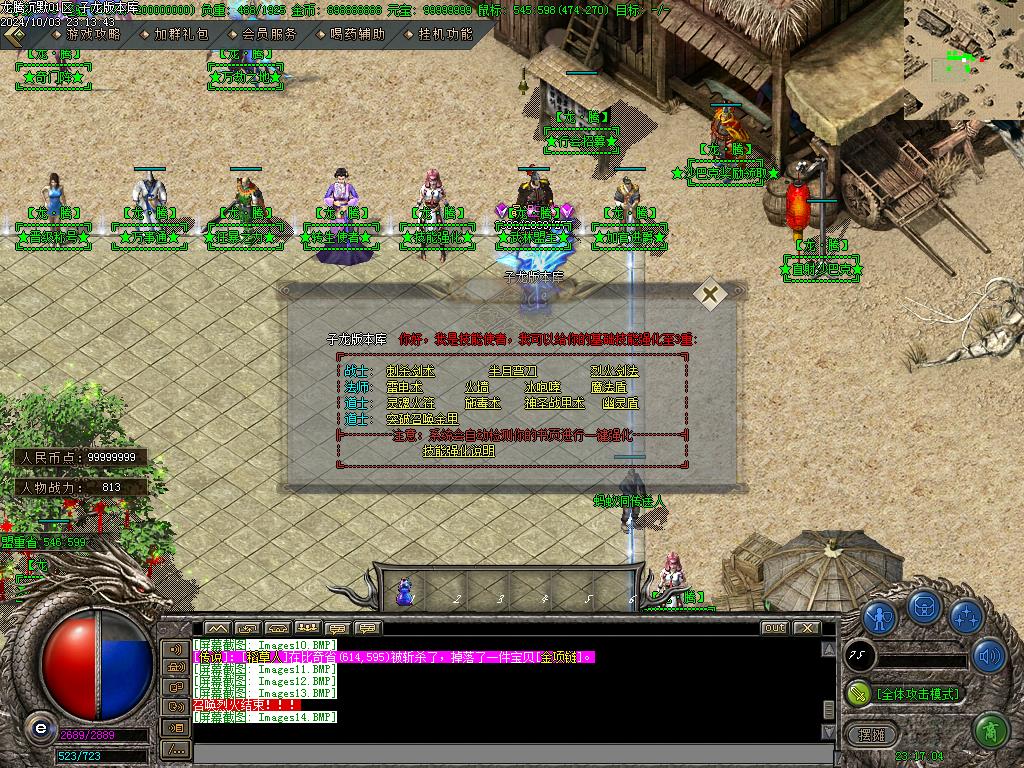Choose 施毒术 skill link
The width and height of the screenshot is (1024, 768).
pos(482,403)
